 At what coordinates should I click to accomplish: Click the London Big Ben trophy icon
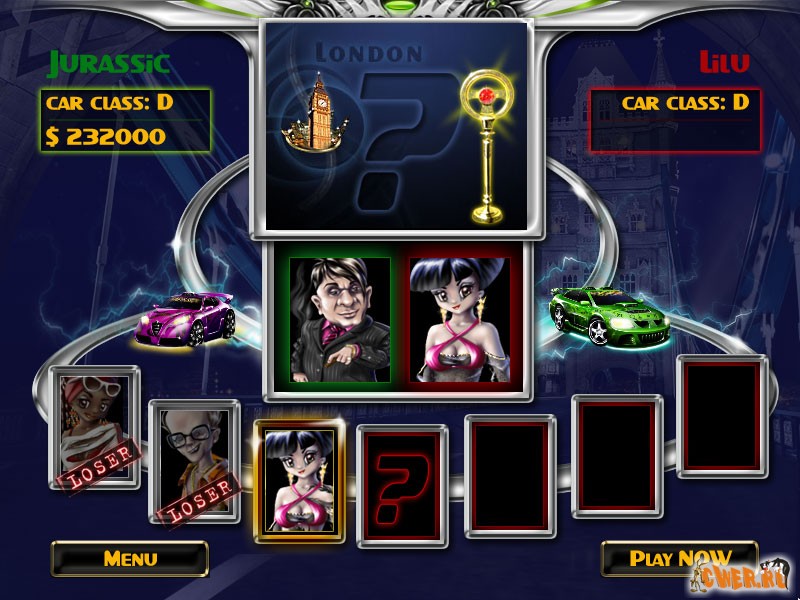310,120
